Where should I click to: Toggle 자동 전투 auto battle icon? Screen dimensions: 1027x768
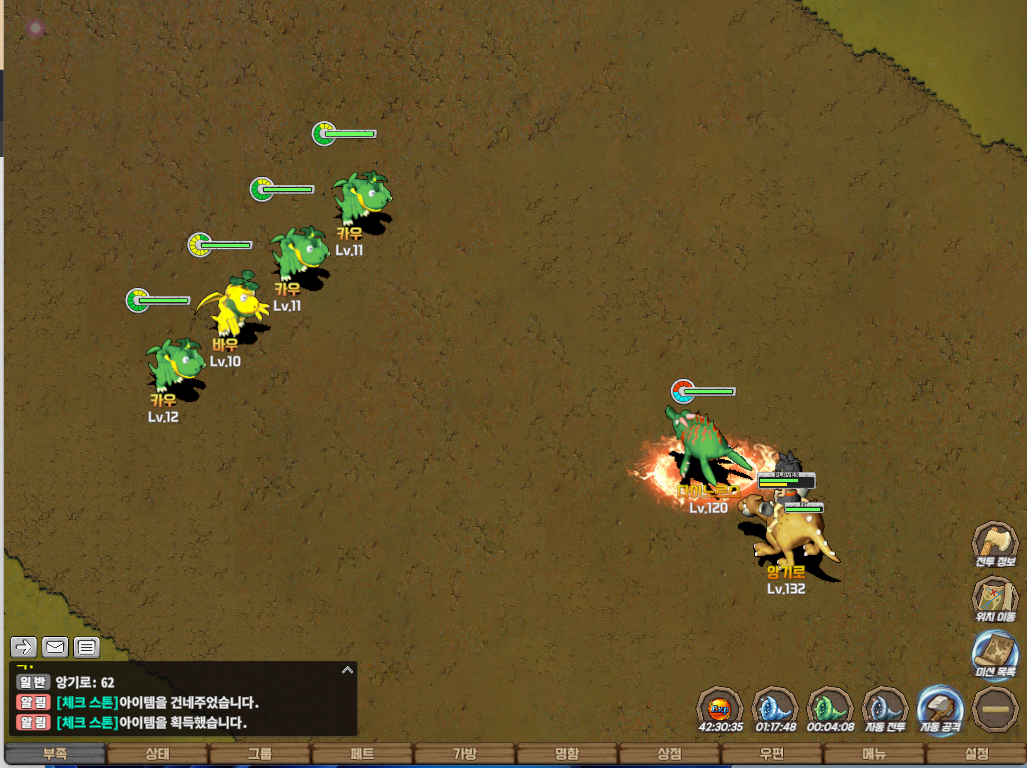(884, 706)
